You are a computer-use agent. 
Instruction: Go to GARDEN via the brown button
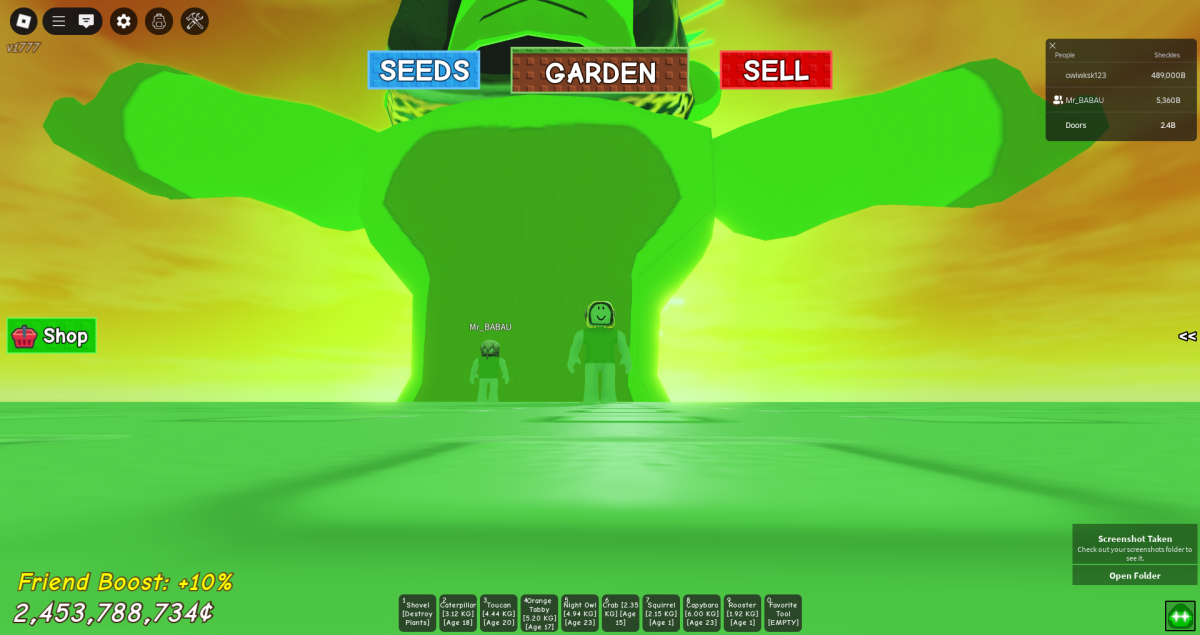pos(600,71)
